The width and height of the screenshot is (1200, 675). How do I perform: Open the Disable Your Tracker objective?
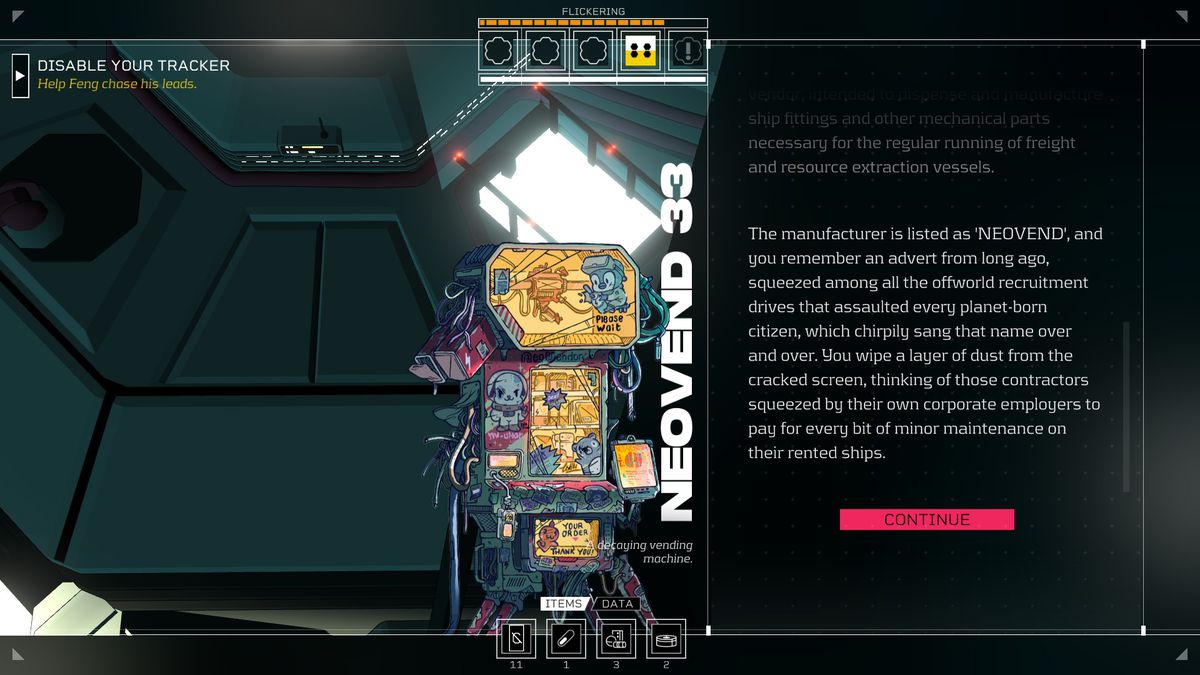21,75
